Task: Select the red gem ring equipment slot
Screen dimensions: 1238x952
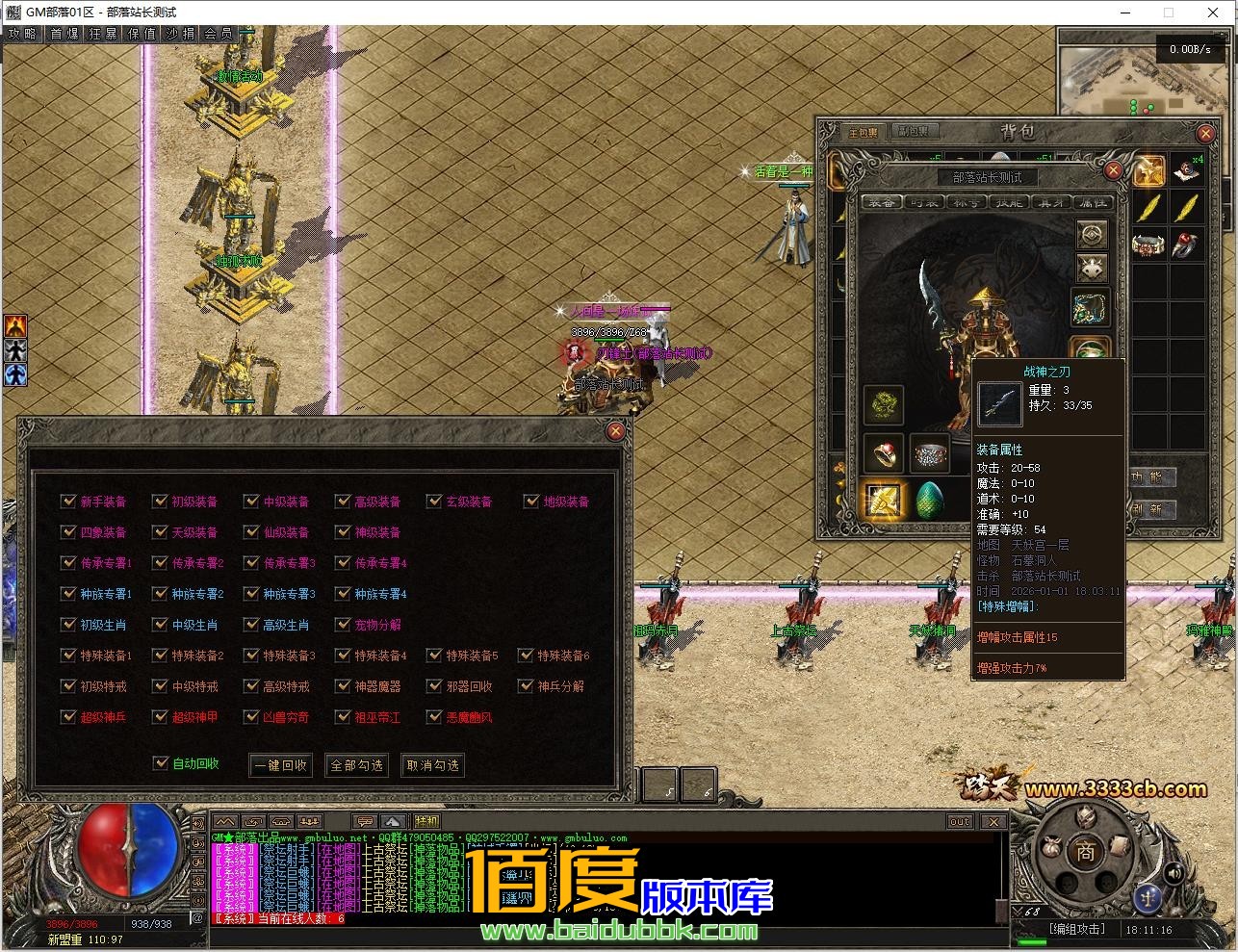Action: pos(883,453)
